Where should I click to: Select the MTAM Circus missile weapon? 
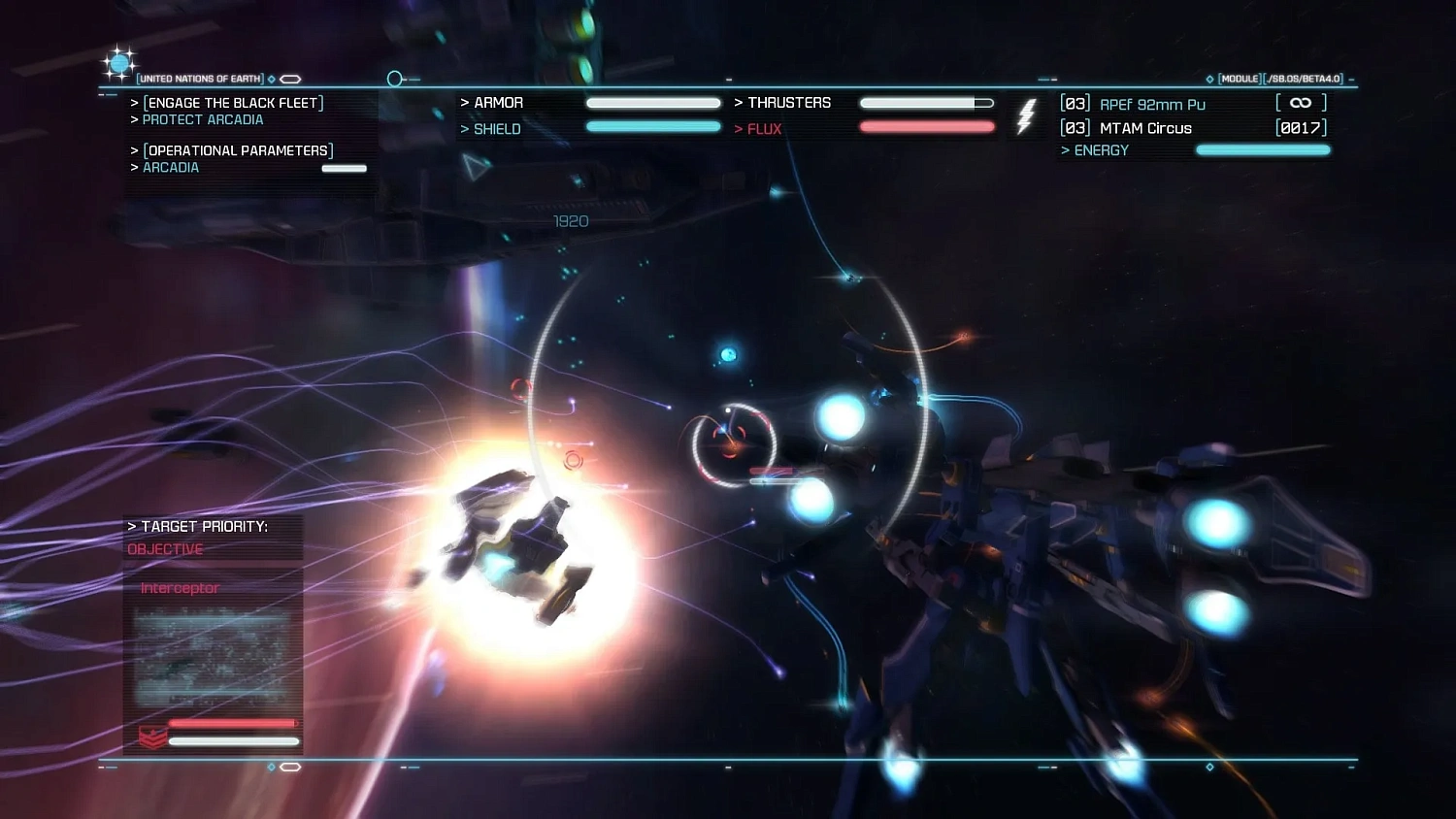(x=1145, y=128)
